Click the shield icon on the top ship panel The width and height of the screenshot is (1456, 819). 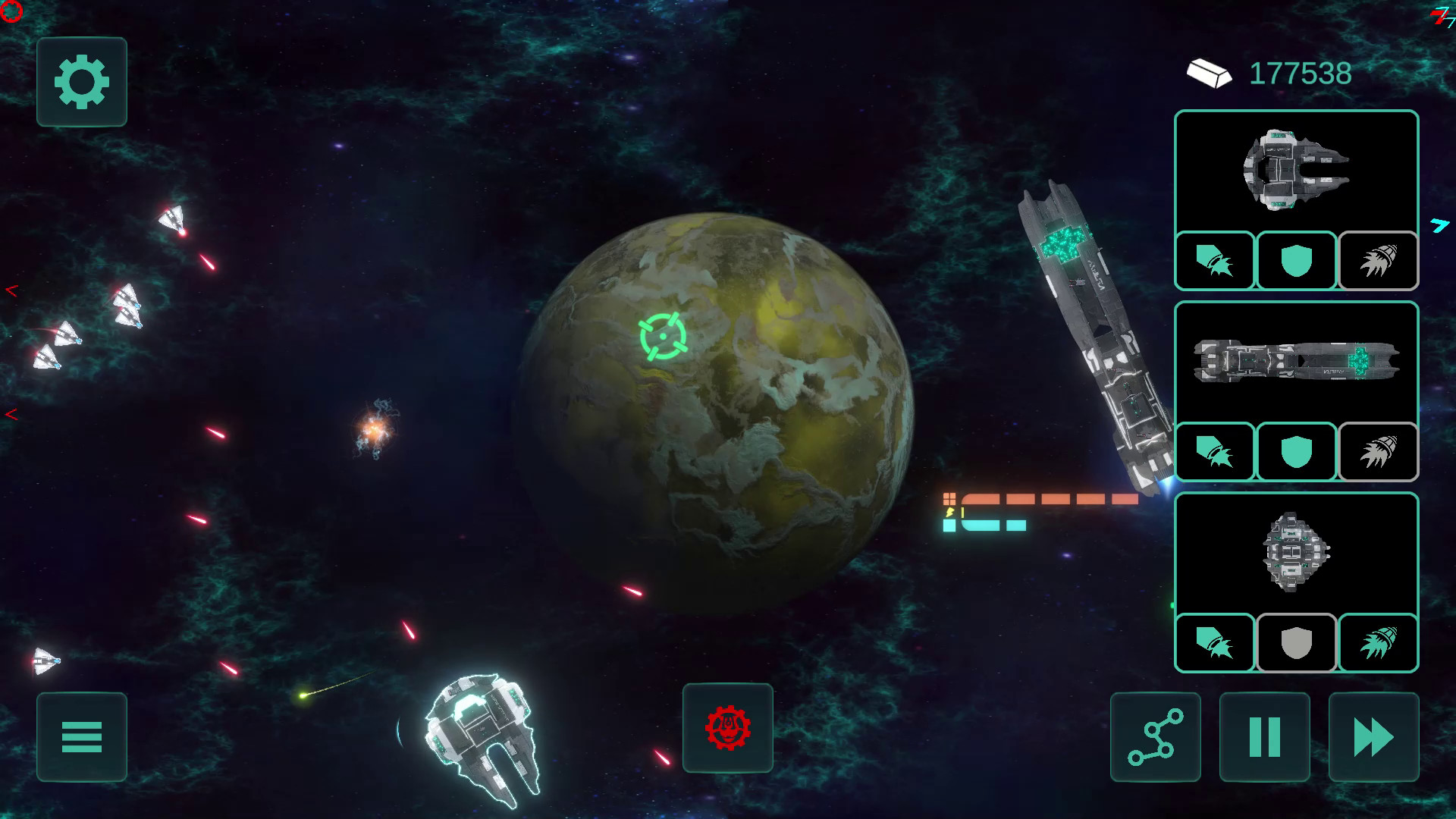coord(1296,261)
